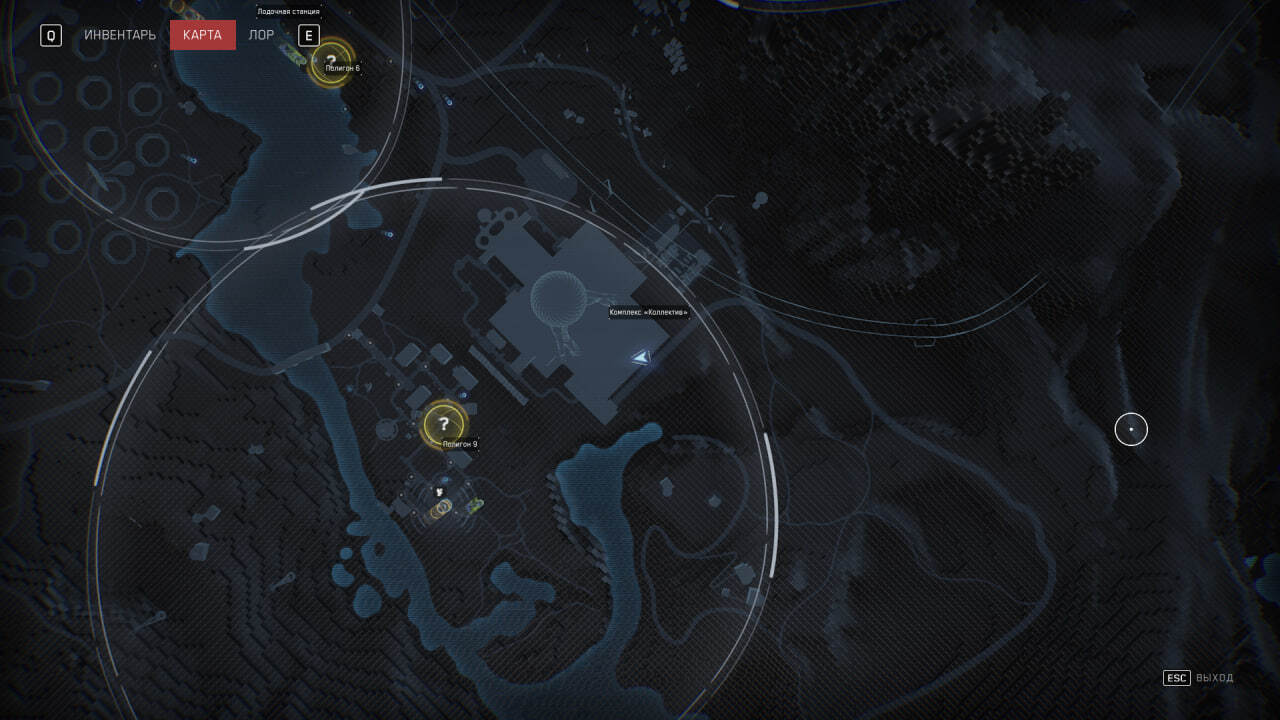Select the player arrow marker on the map

tap(640, 357)
